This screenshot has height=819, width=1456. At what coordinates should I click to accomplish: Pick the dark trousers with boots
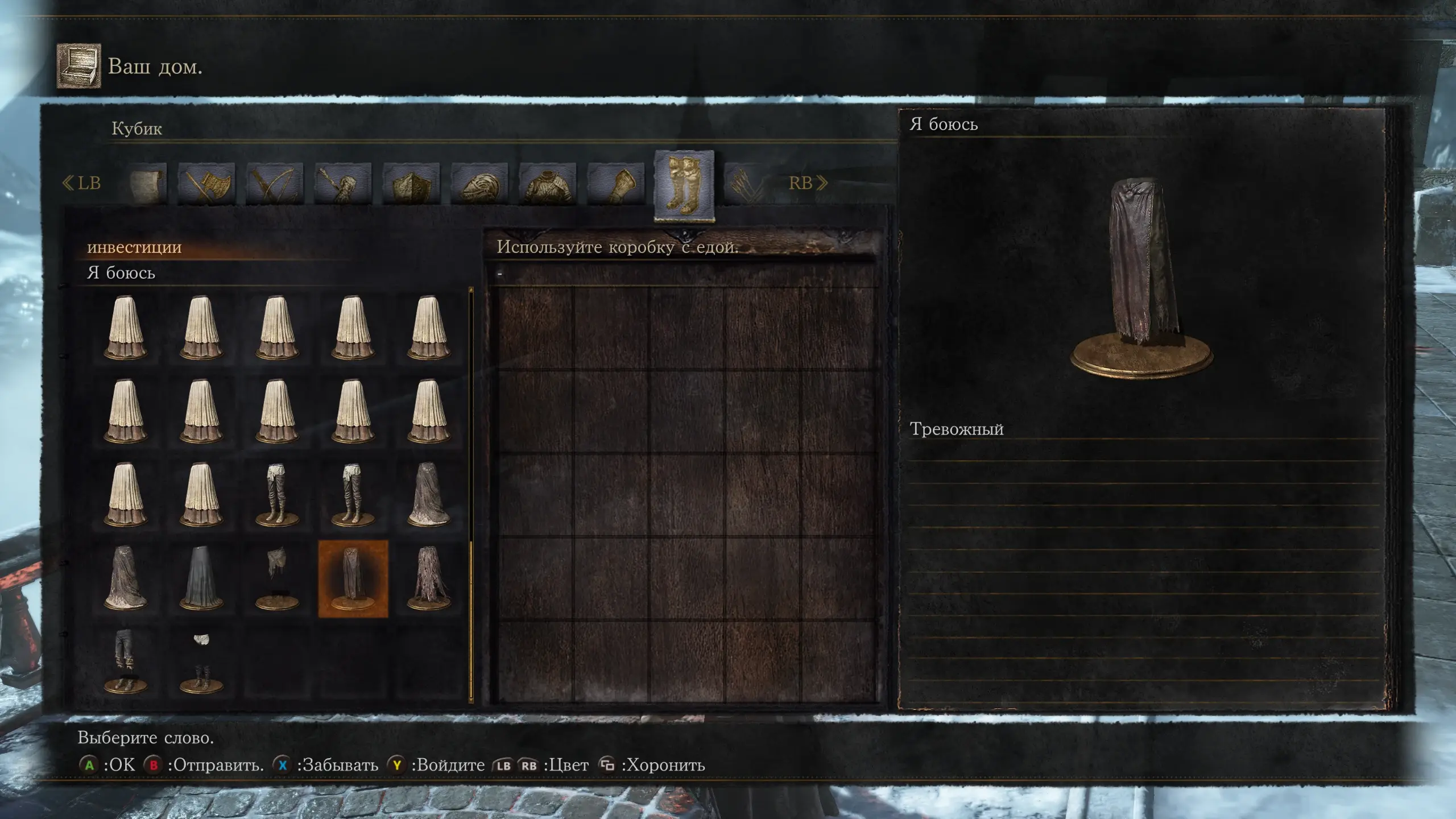click(x=125, y=661)
